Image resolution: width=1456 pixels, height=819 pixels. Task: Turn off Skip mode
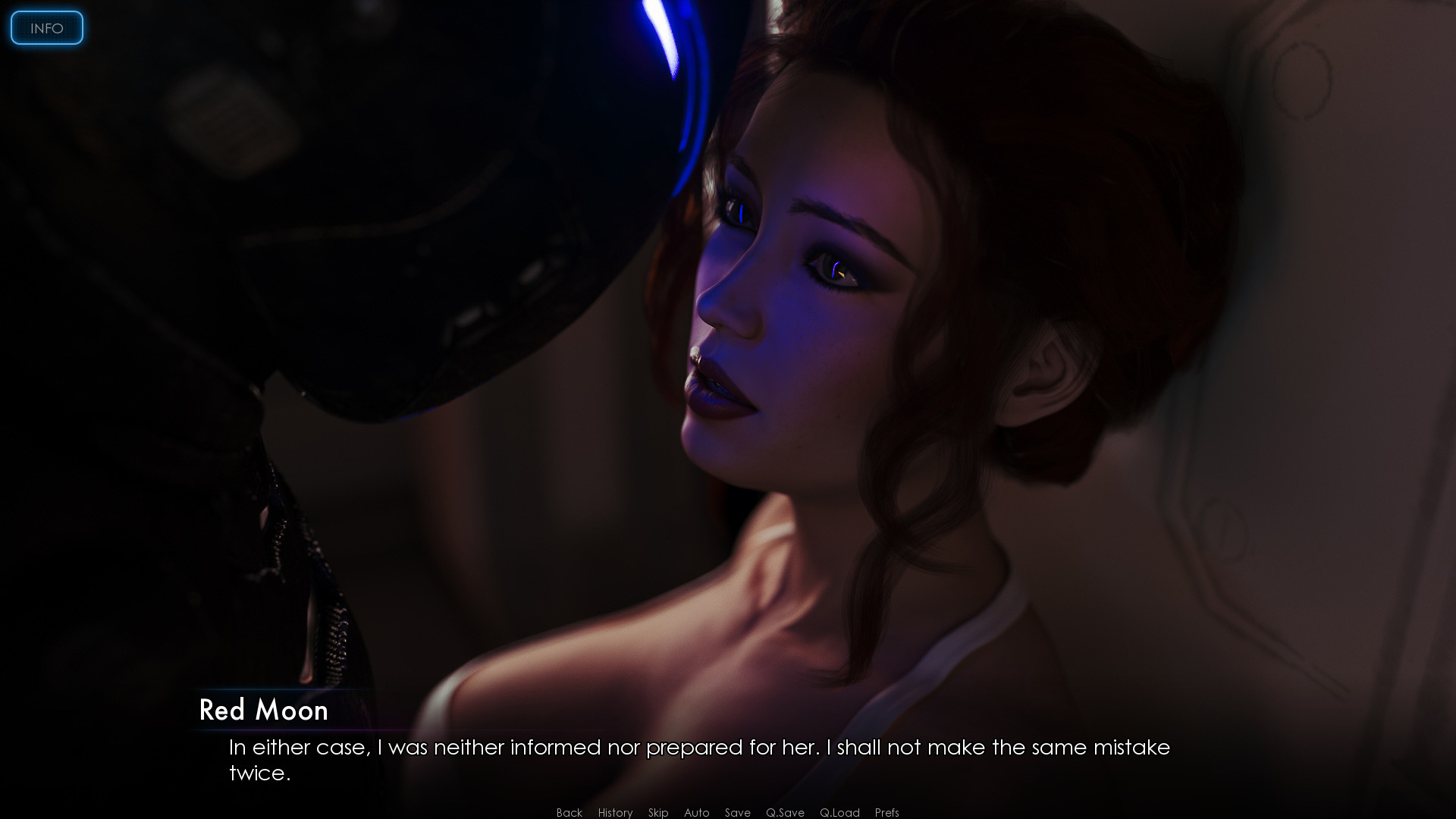tap(657, 812)
